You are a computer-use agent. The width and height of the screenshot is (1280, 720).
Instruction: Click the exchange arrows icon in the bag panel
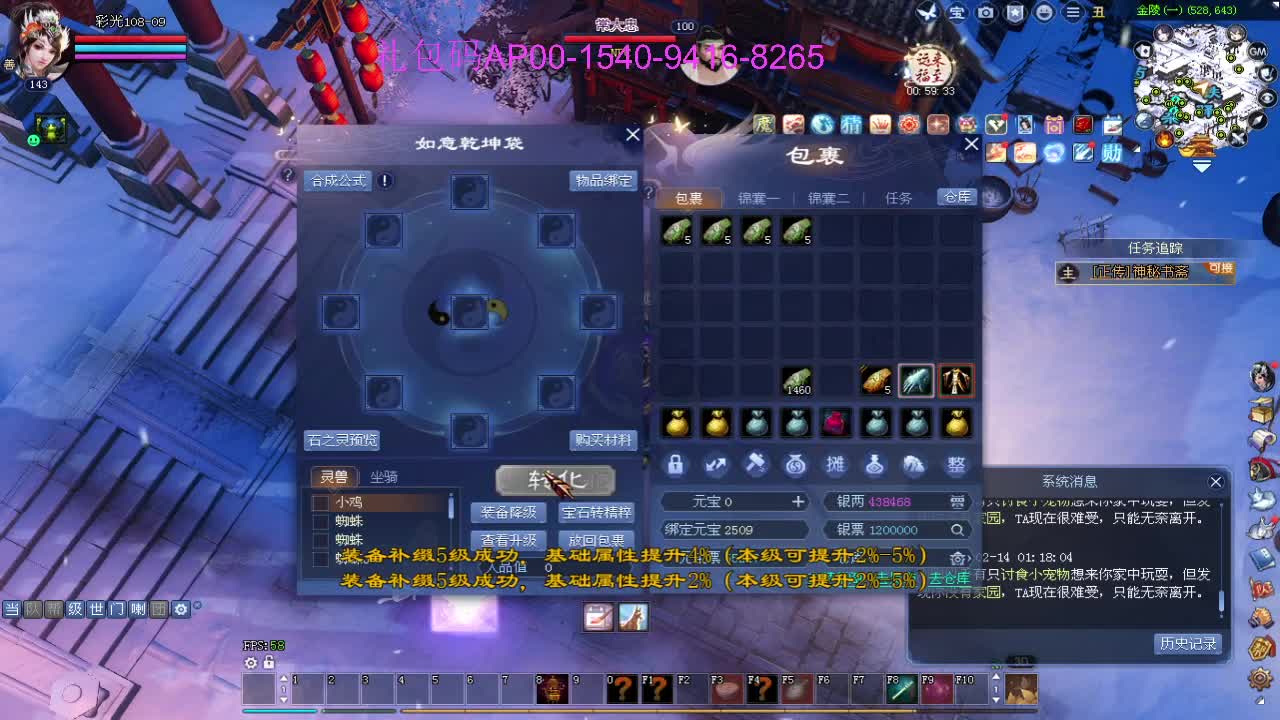[716, 464]
